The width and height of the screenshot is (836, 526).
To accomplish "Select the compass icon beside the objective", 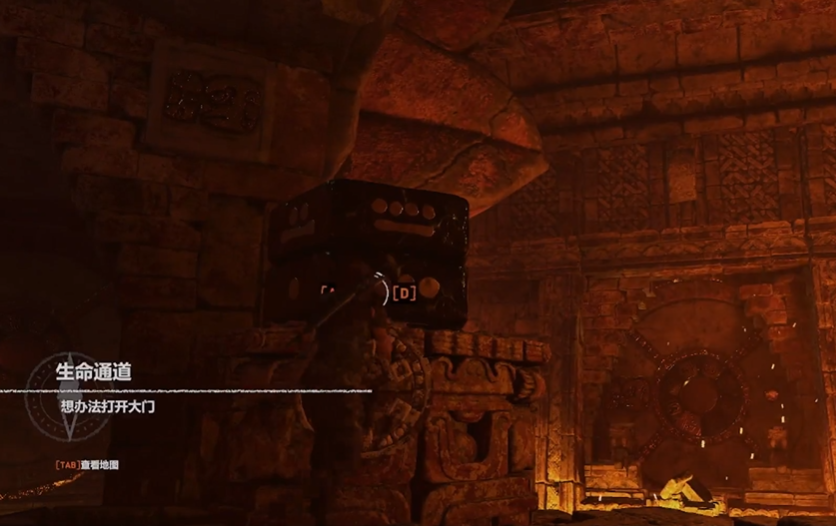I will tap(67, 395).
